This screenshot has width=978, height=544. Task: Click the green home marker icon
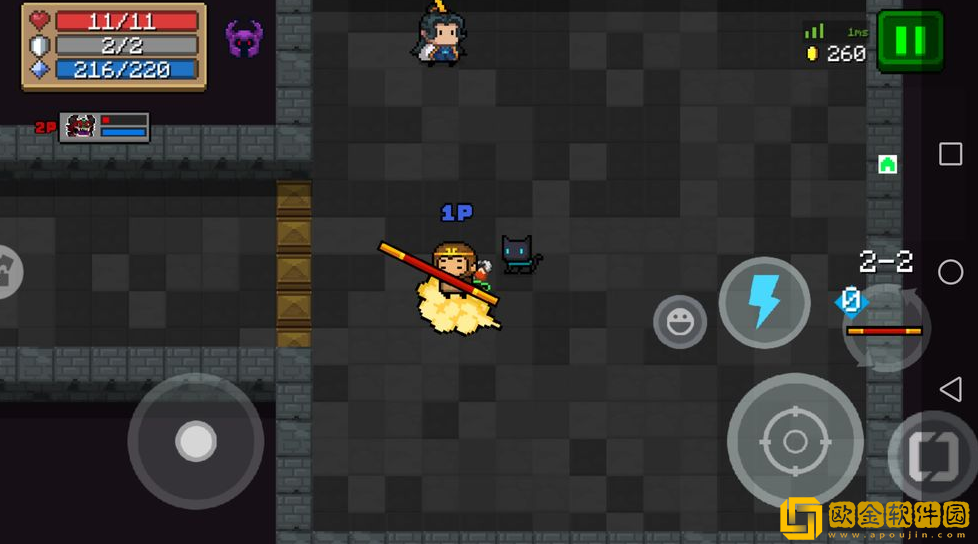[x=887, y=164]
